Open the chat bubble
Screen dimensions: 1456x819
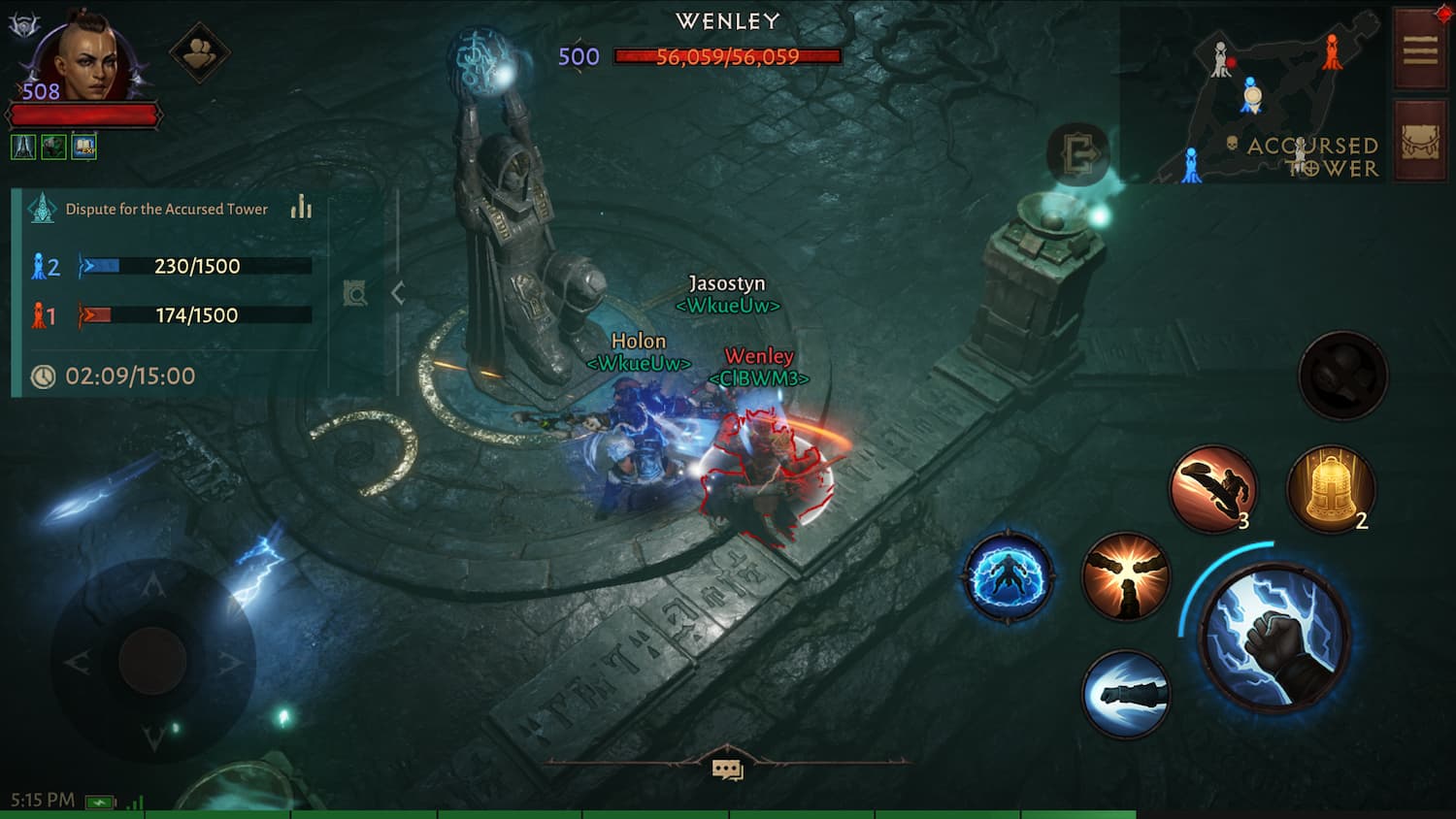click(727, 768)
